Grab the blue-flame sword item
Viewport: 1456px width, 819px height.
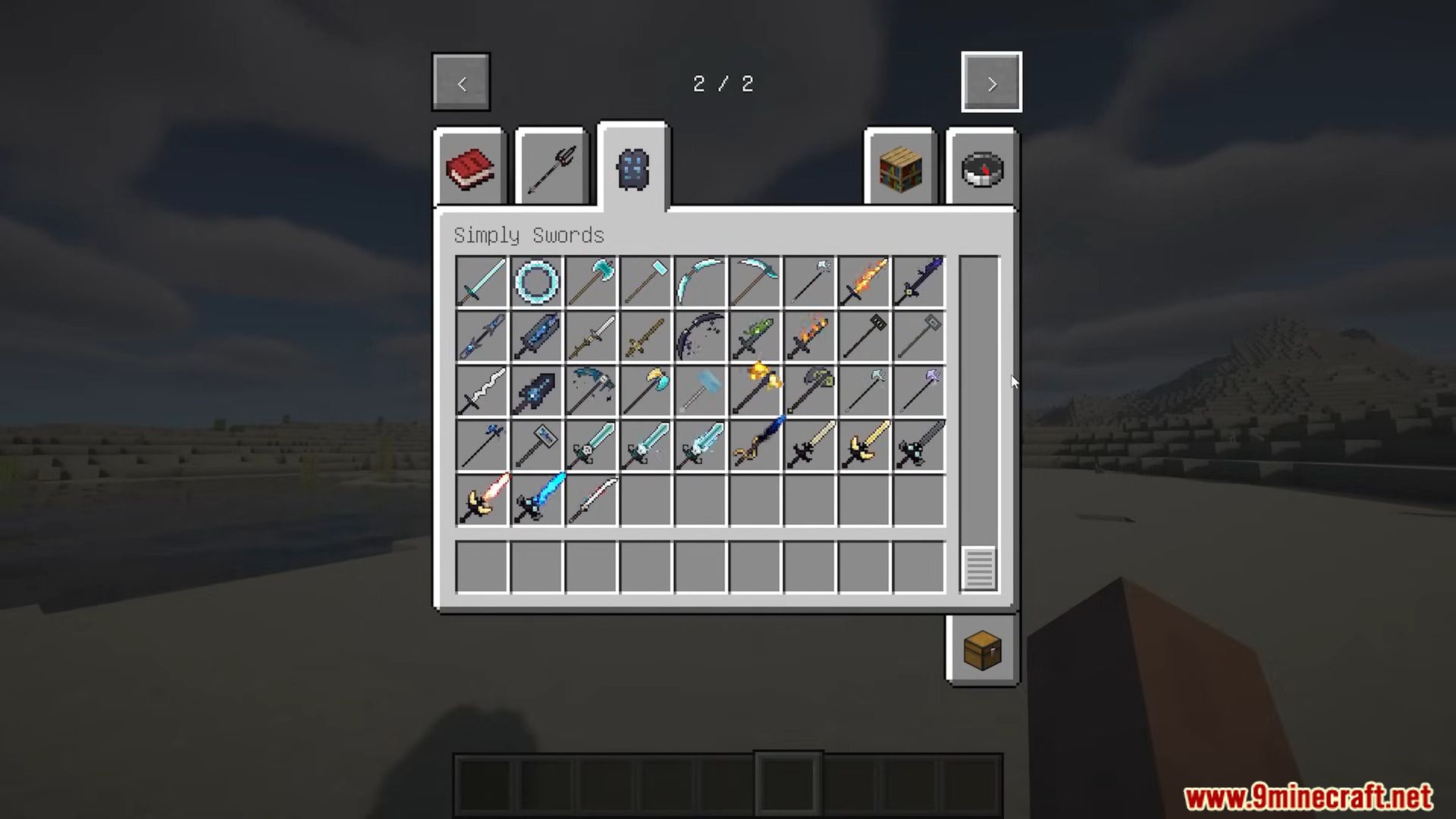coord(537,500)
